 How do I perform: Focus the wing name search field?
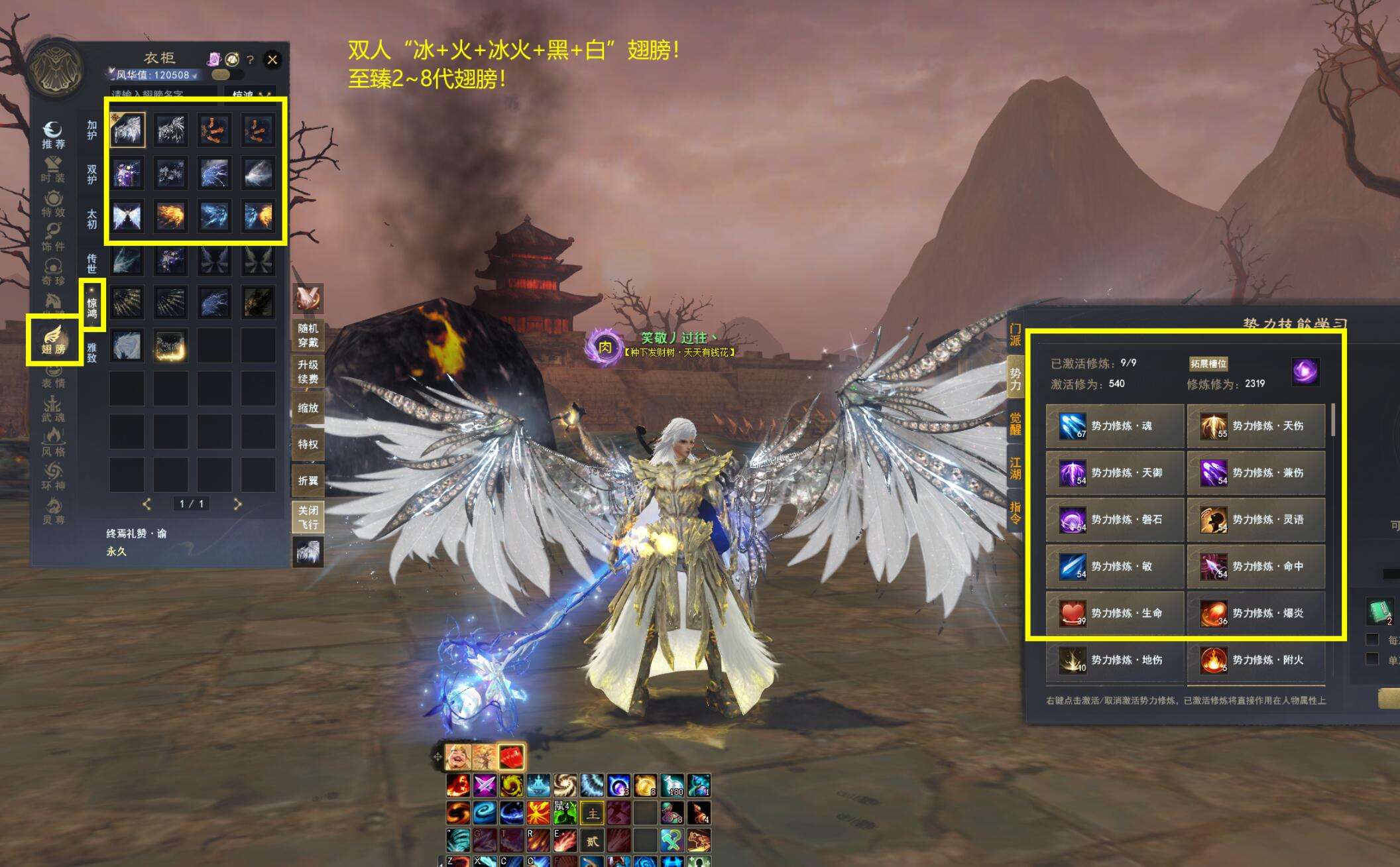pyautogui.click(x=162, y=94)
